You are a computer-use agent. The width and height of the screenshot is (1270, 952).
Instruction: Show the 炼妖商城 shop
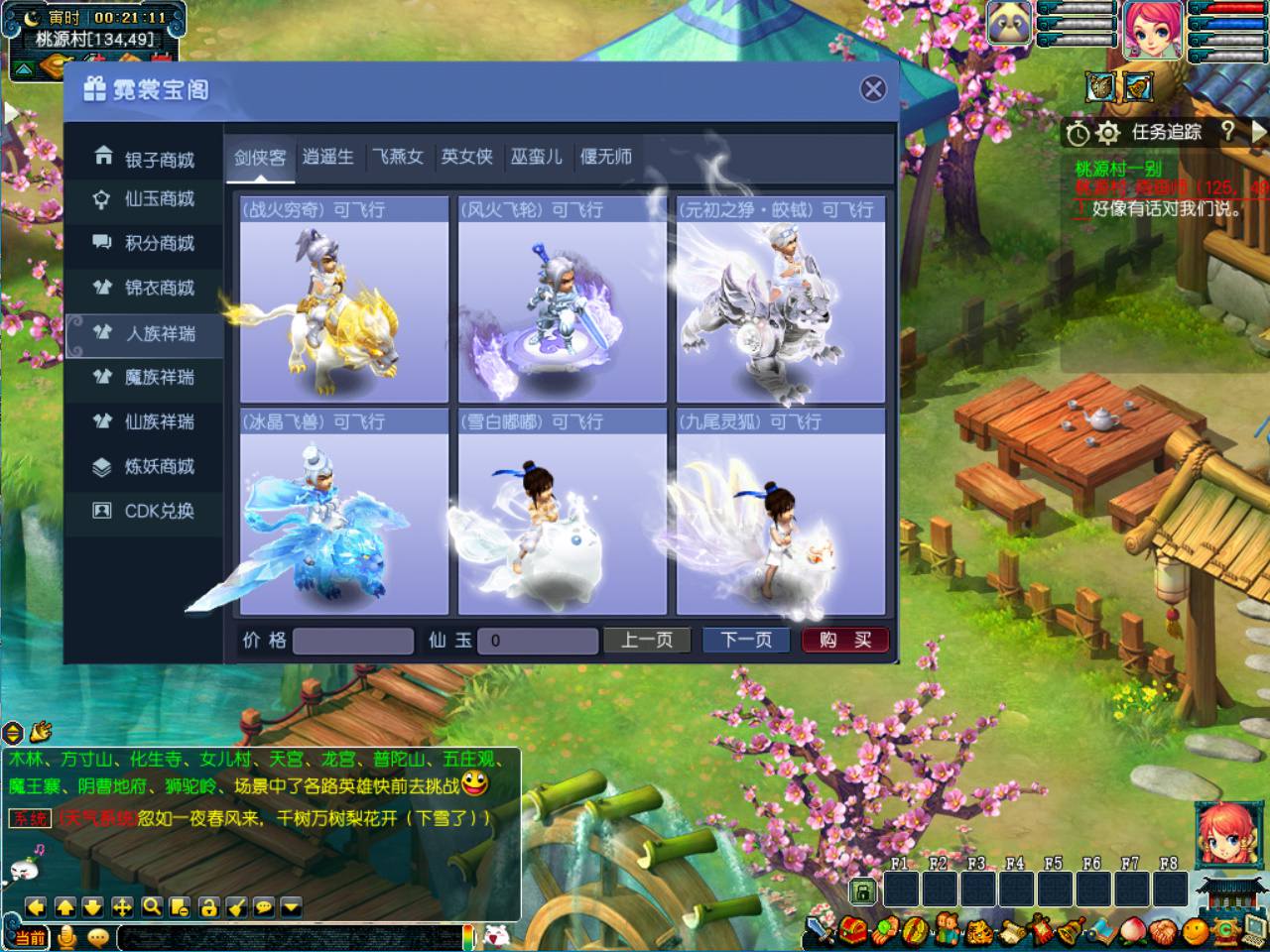coord(145,466)
